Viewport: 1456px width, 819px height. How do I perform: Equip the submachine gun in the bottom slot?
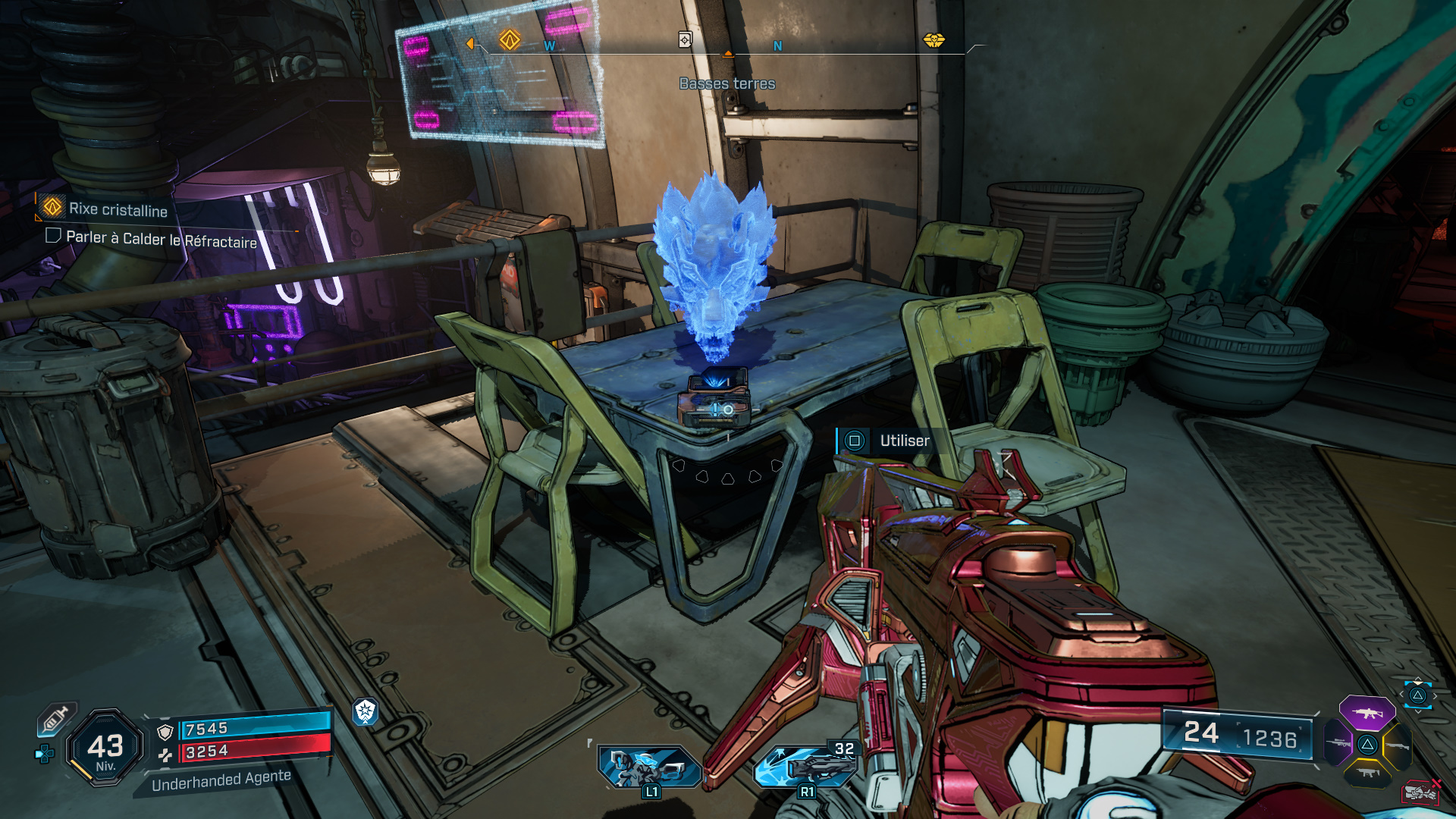pyautogui.click(x=1367, y=773)
